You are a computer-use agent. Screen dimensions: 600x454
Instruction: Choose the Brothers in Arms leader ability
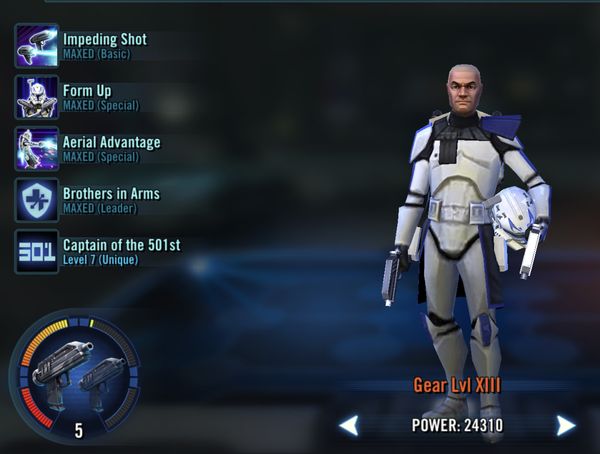click(36, 200)
